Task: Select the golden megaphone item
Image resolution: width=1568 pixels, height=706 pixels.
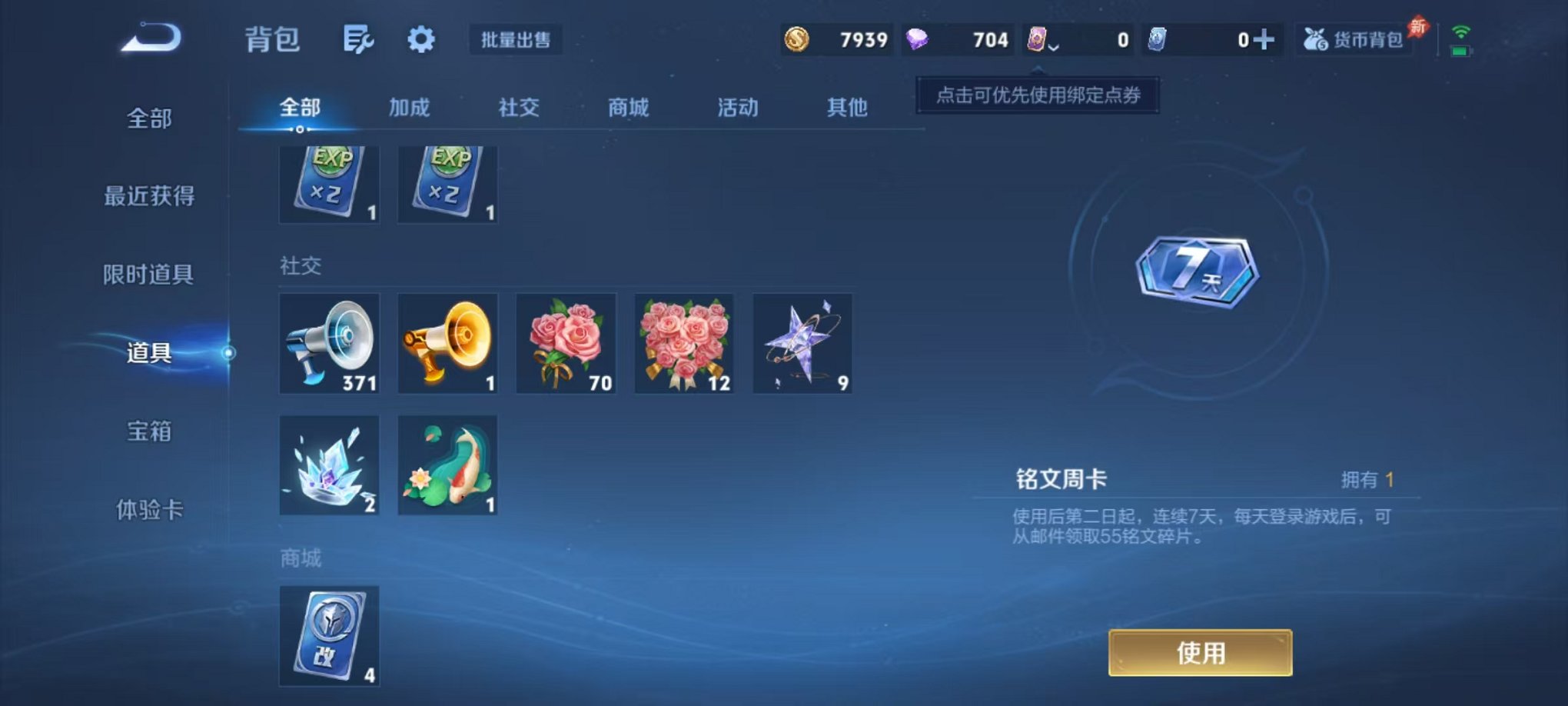Action: click(447, 343)
